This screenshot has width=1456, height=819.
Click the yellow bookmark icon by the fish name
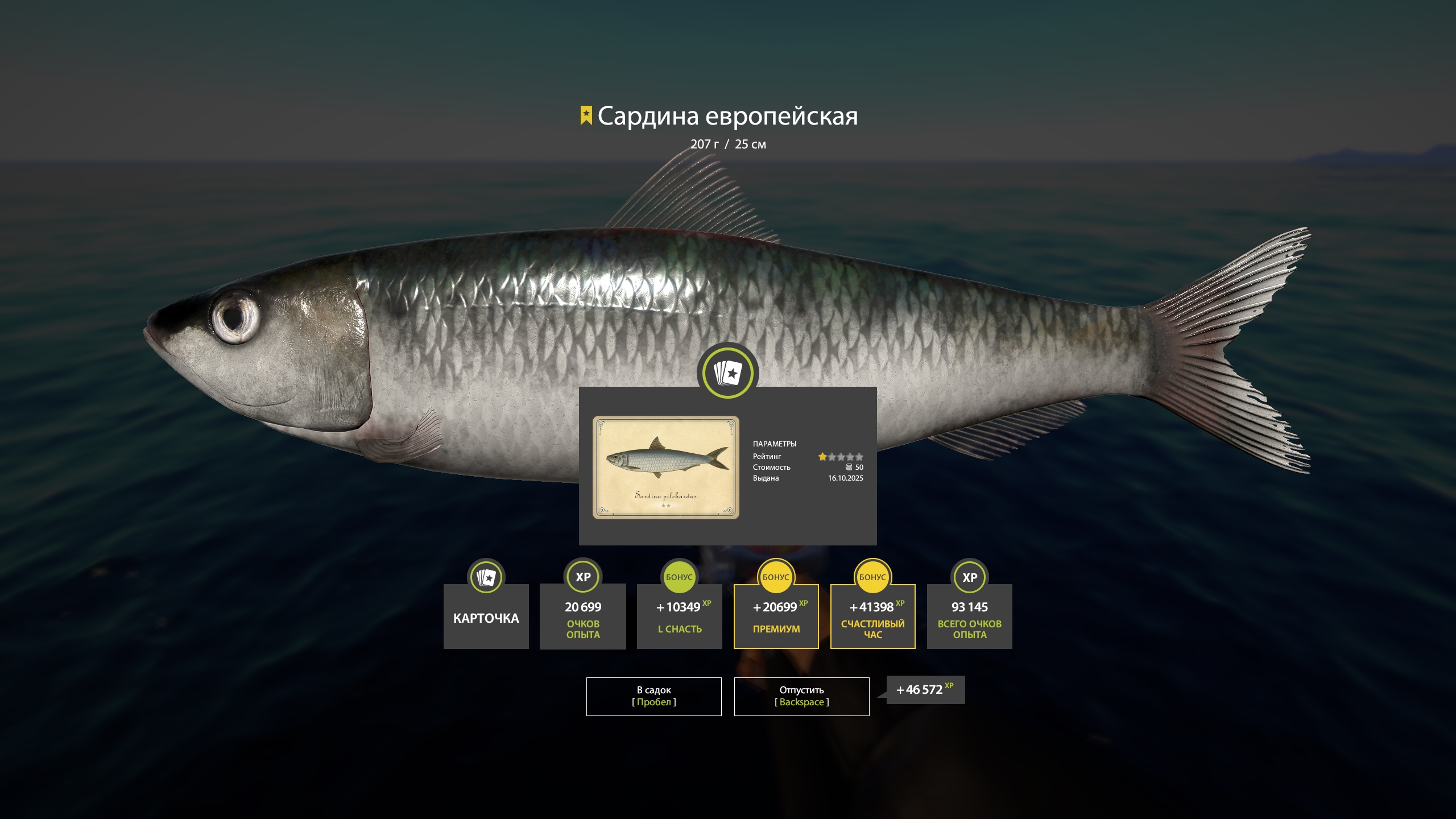[x=586, y=115]
